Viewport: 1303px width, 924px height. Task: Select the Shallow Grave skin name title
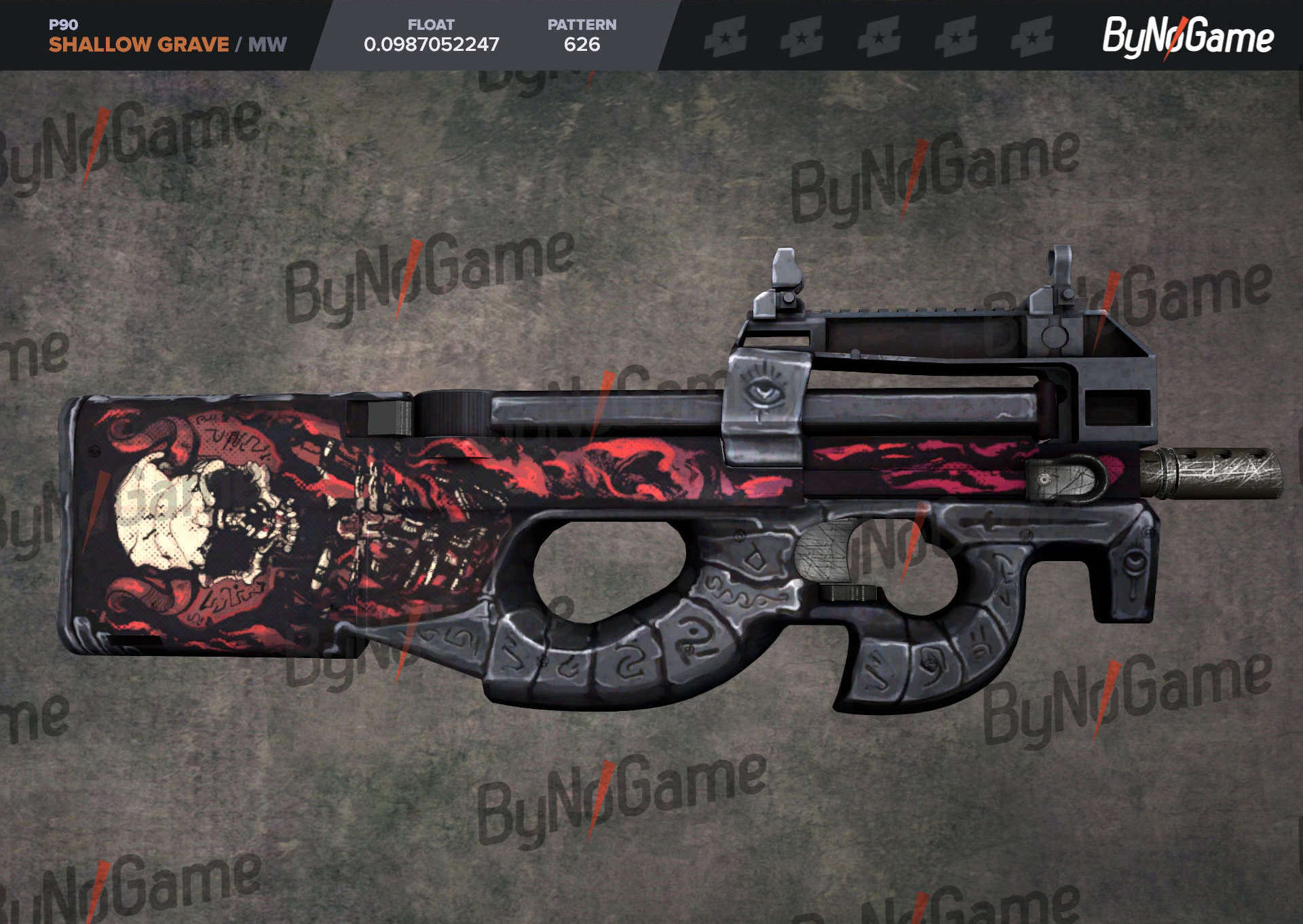click(x=138, y=45)
